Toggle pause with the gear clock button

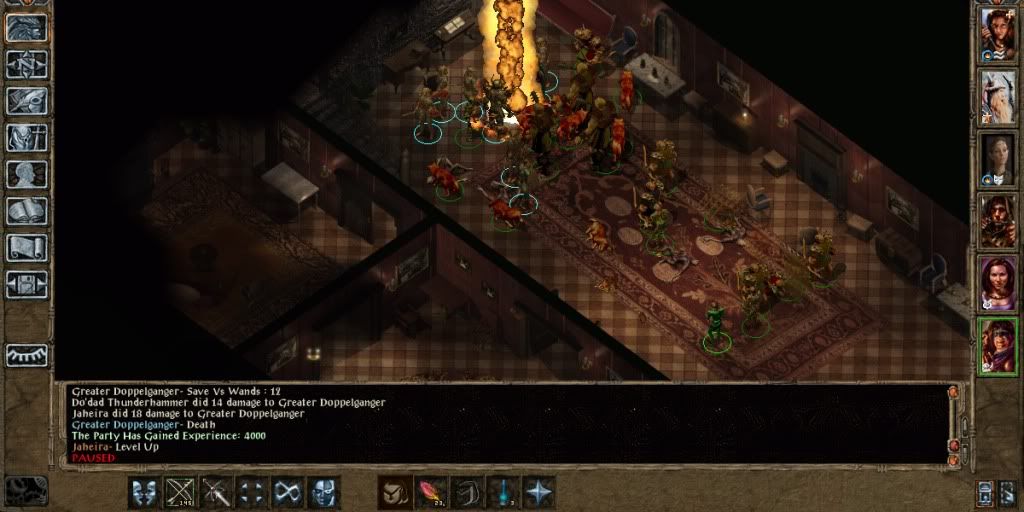(x=26, y=490)
